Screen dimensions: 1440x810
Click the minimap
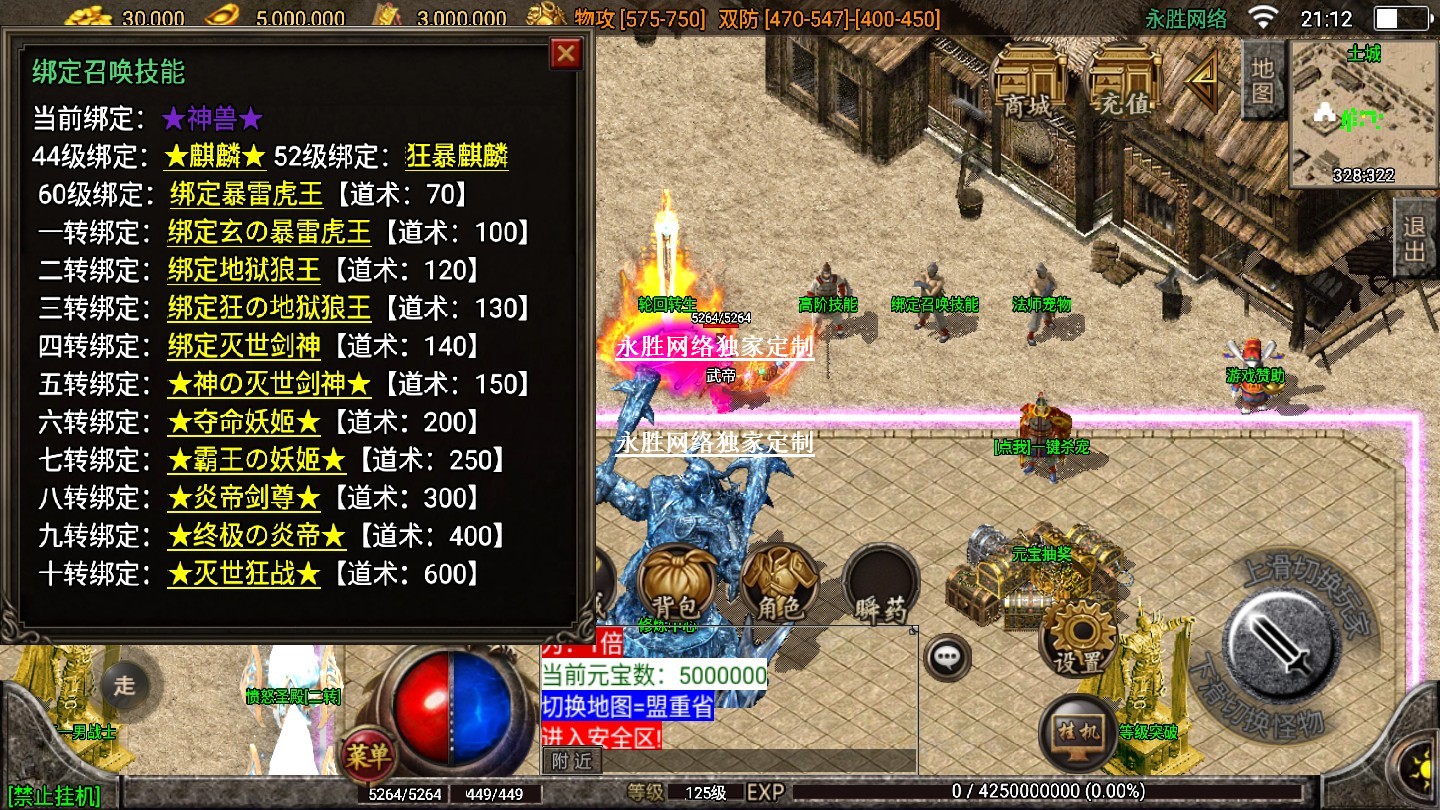(x=1363, y=114)
